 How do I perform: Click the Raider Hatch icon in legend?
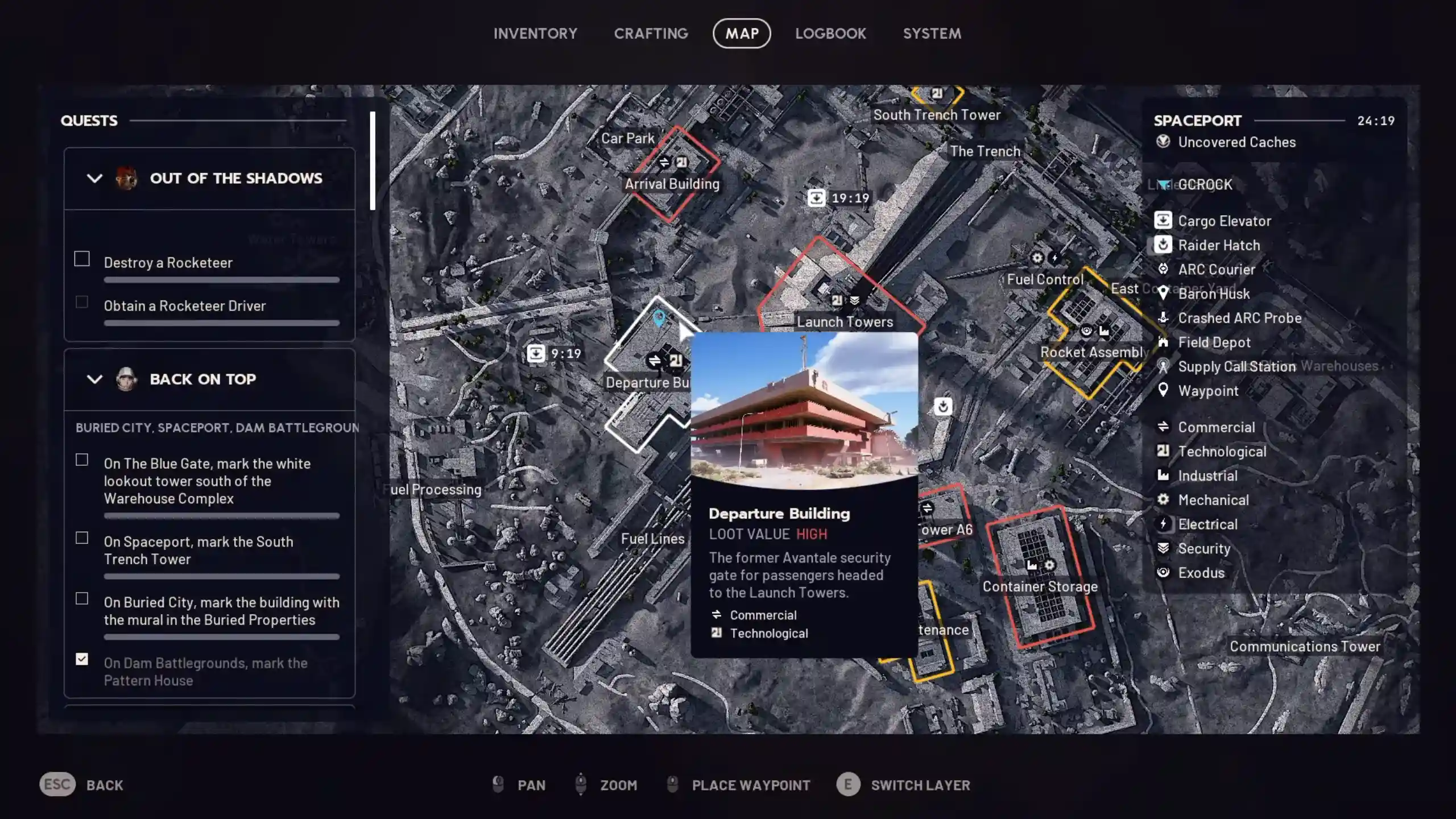[x=1164, y=245]
